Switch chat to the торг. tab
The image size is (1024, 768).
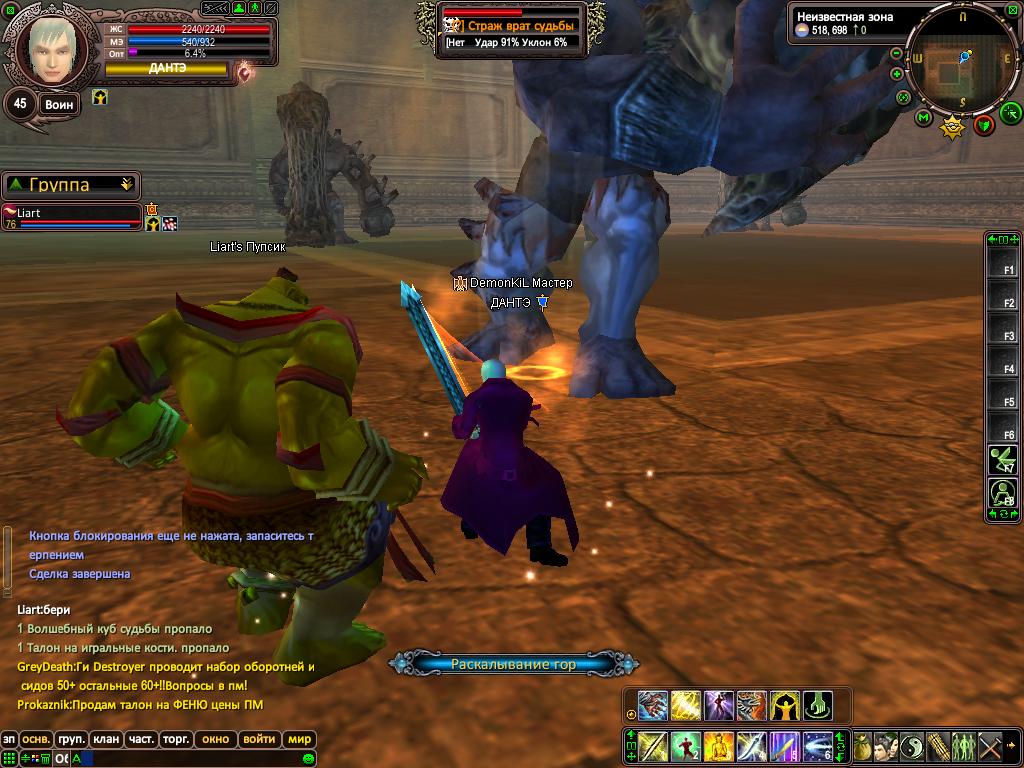(176, 740)
